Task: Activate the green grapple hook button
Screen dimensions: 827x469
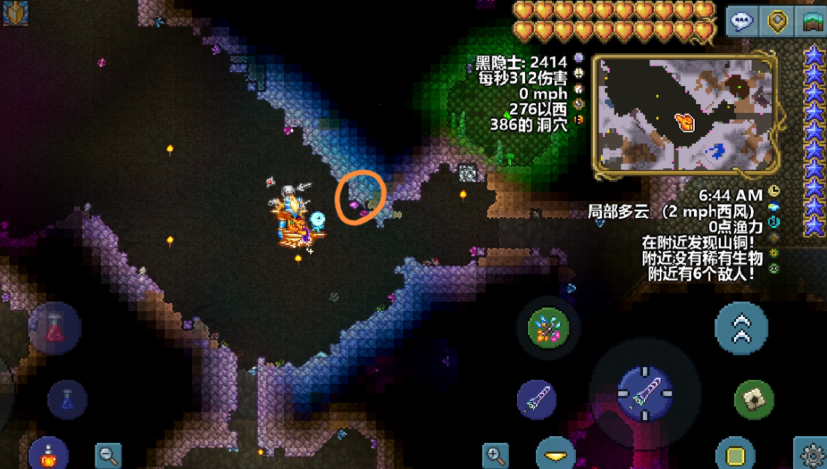Action: [x=754, y=399]
